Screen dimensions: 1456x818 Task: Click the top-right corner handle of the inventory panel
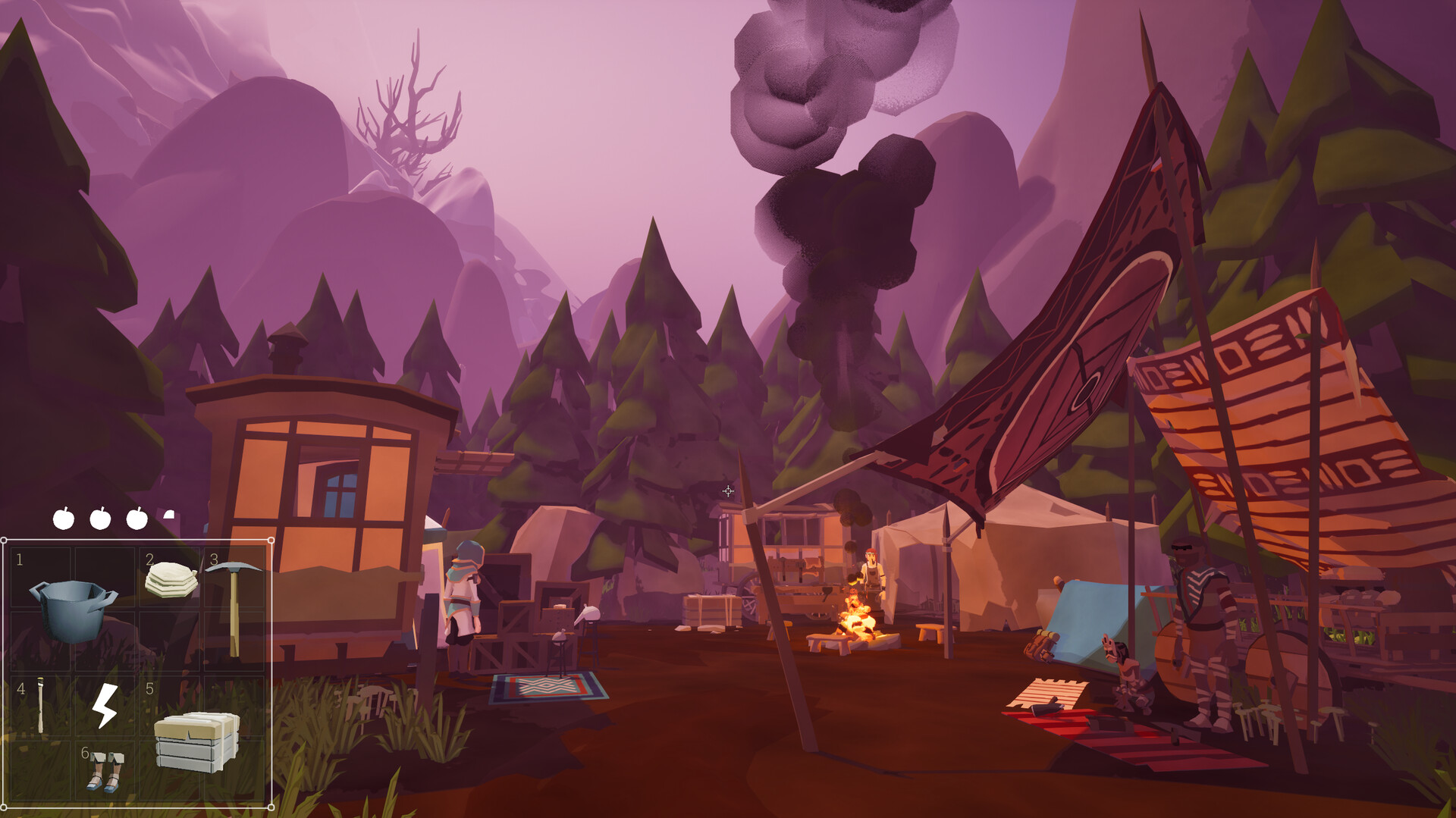click(271, 540)
